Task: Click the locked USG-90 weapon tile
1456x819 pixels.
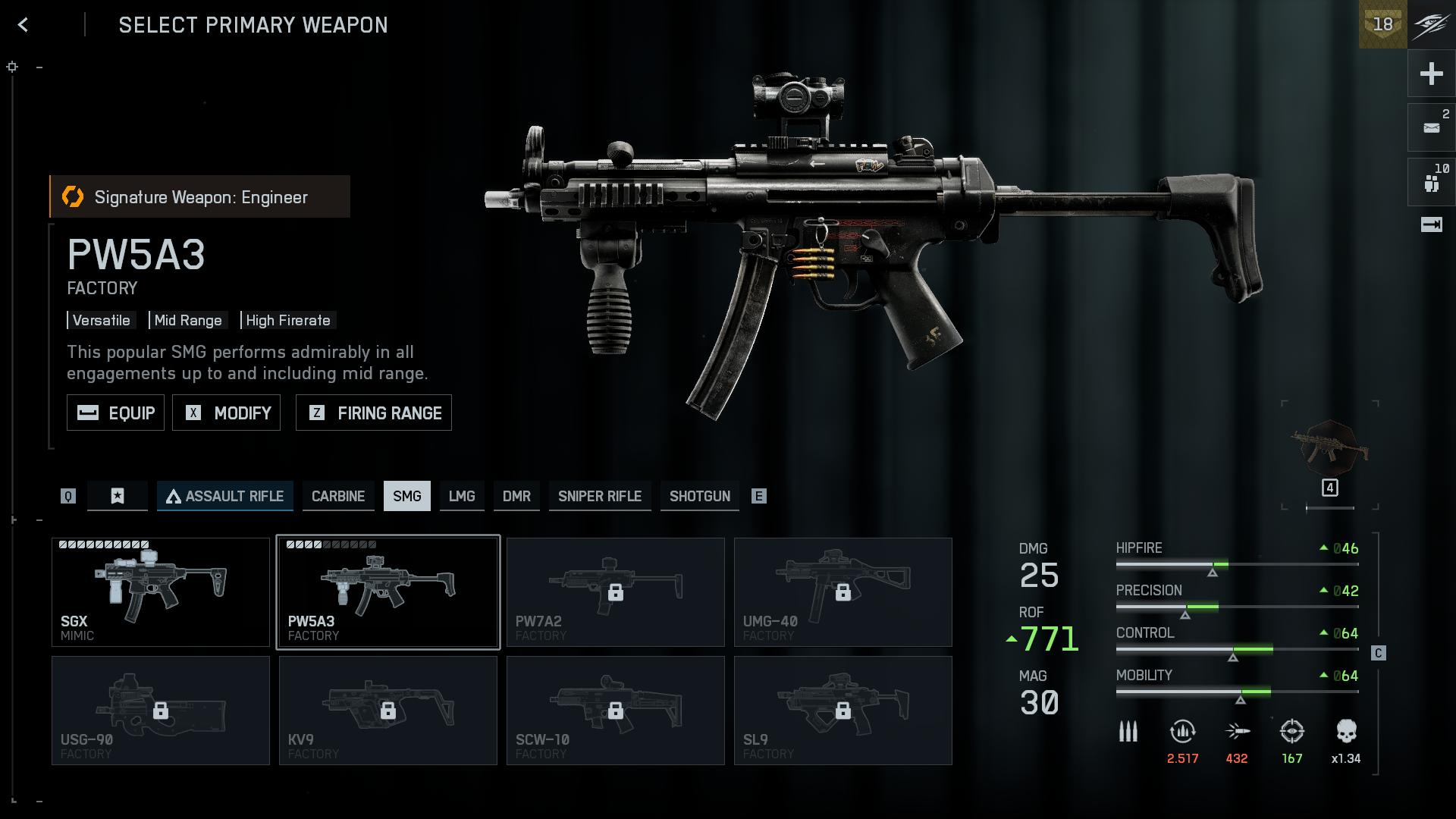Action: [x=161, y=711]
